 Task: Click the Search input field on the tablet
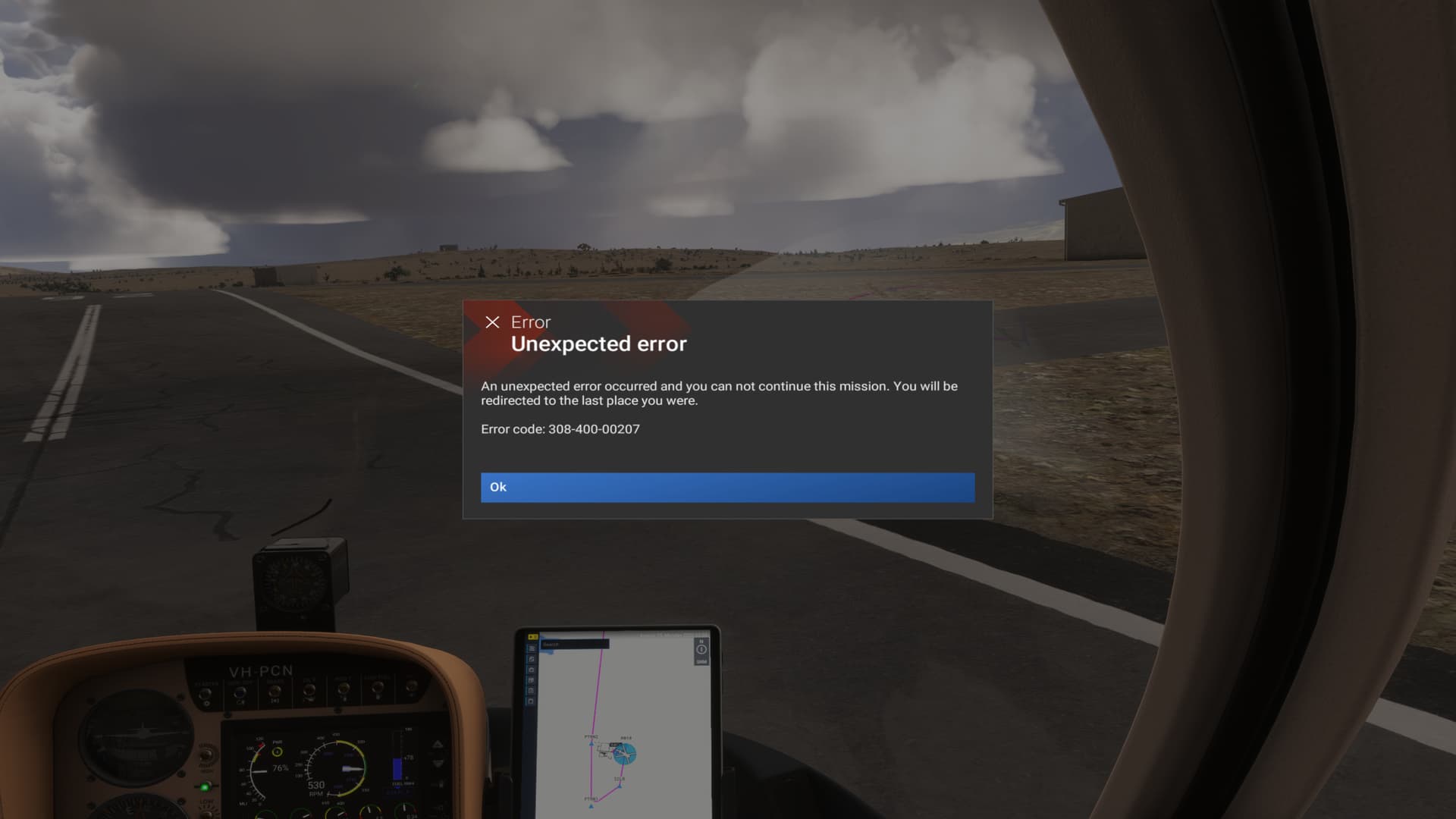click(x=576, y=645)
